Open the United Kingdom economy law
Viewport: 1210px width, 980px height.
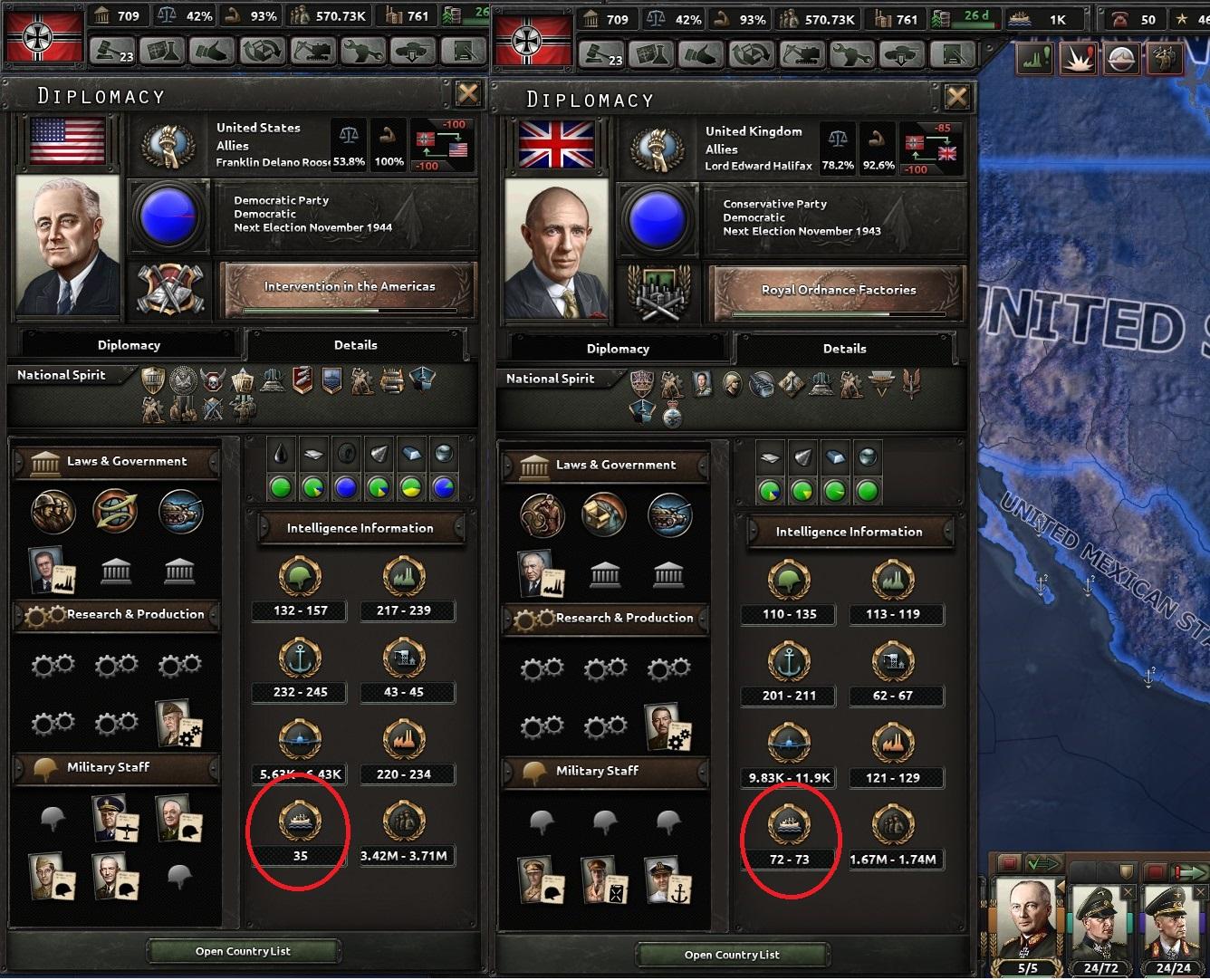[604, 514]
